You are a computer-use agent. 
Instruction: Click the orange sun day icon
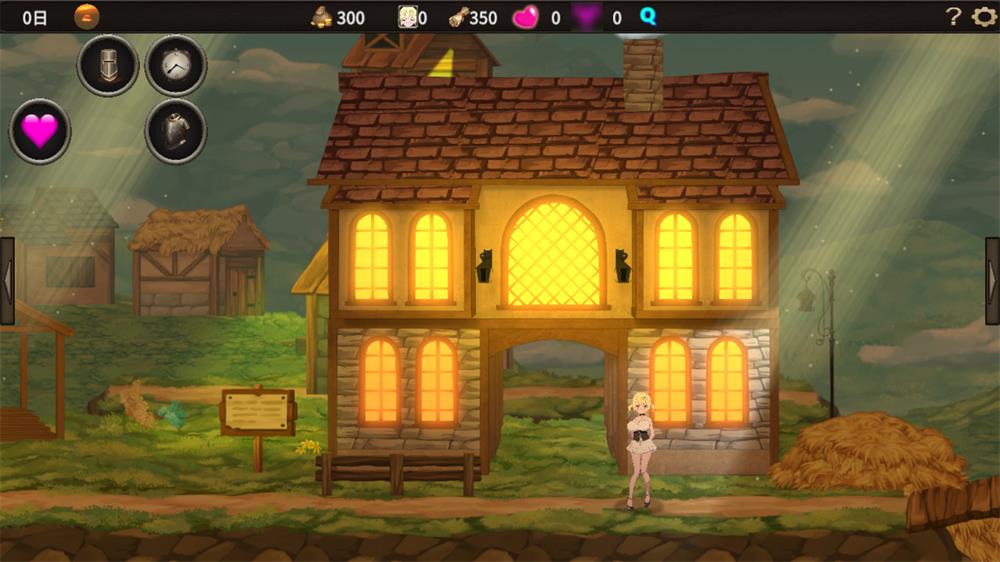click(x=87, y=17)
